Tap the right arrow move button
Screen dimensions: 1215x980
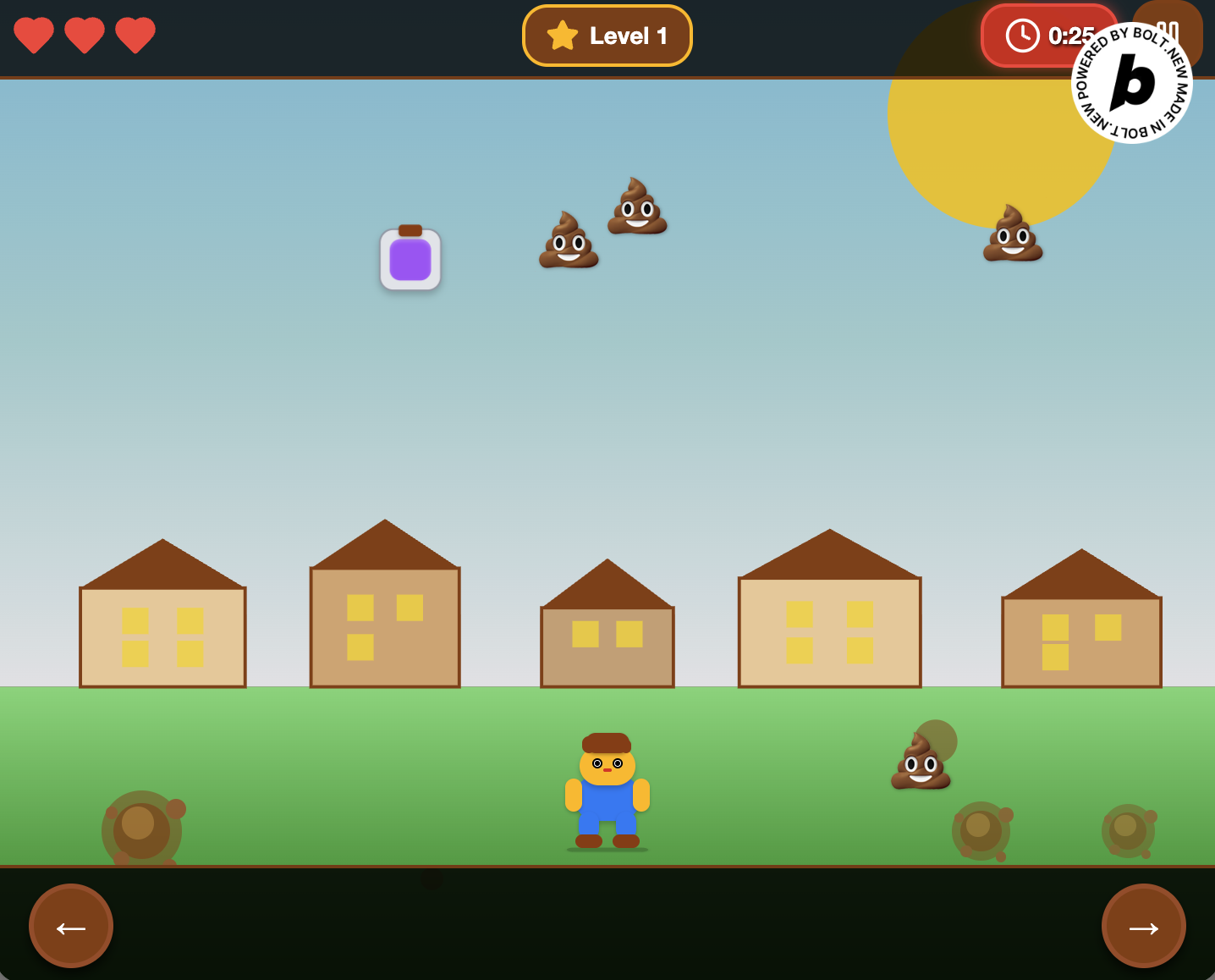tap(1143, 926)
